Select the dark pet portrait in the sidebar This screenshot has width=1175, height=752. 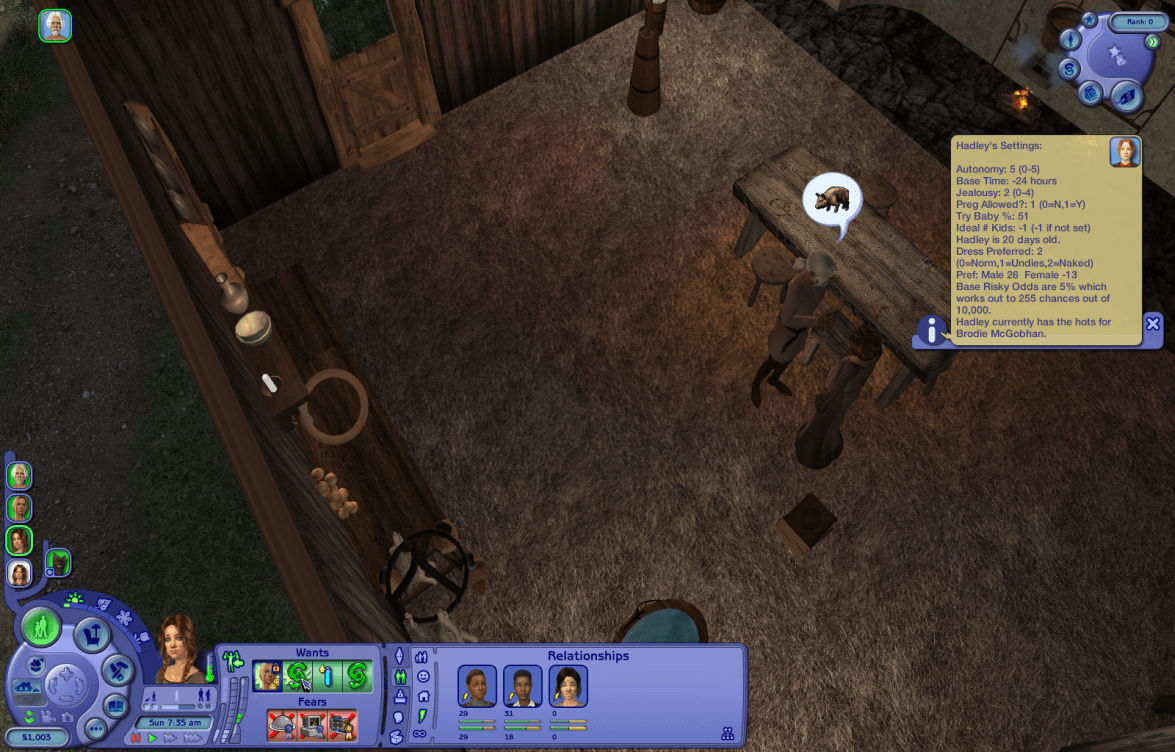58,562
